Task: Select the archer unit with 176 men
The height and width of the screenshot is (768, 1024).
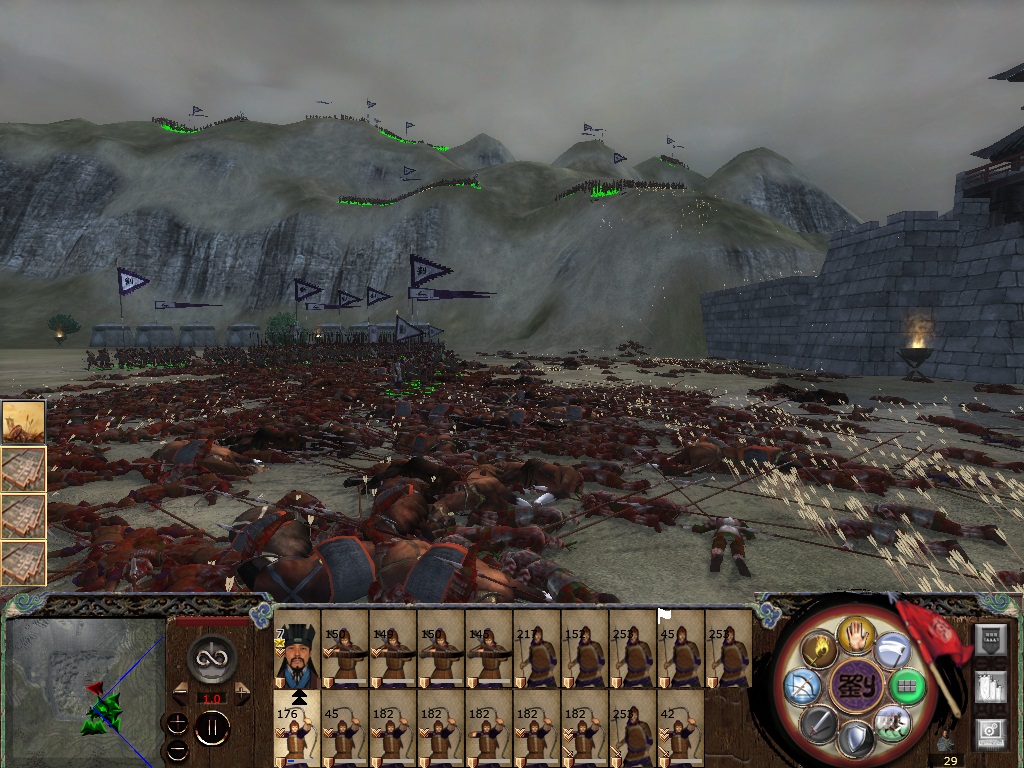Action: [297, 729]
